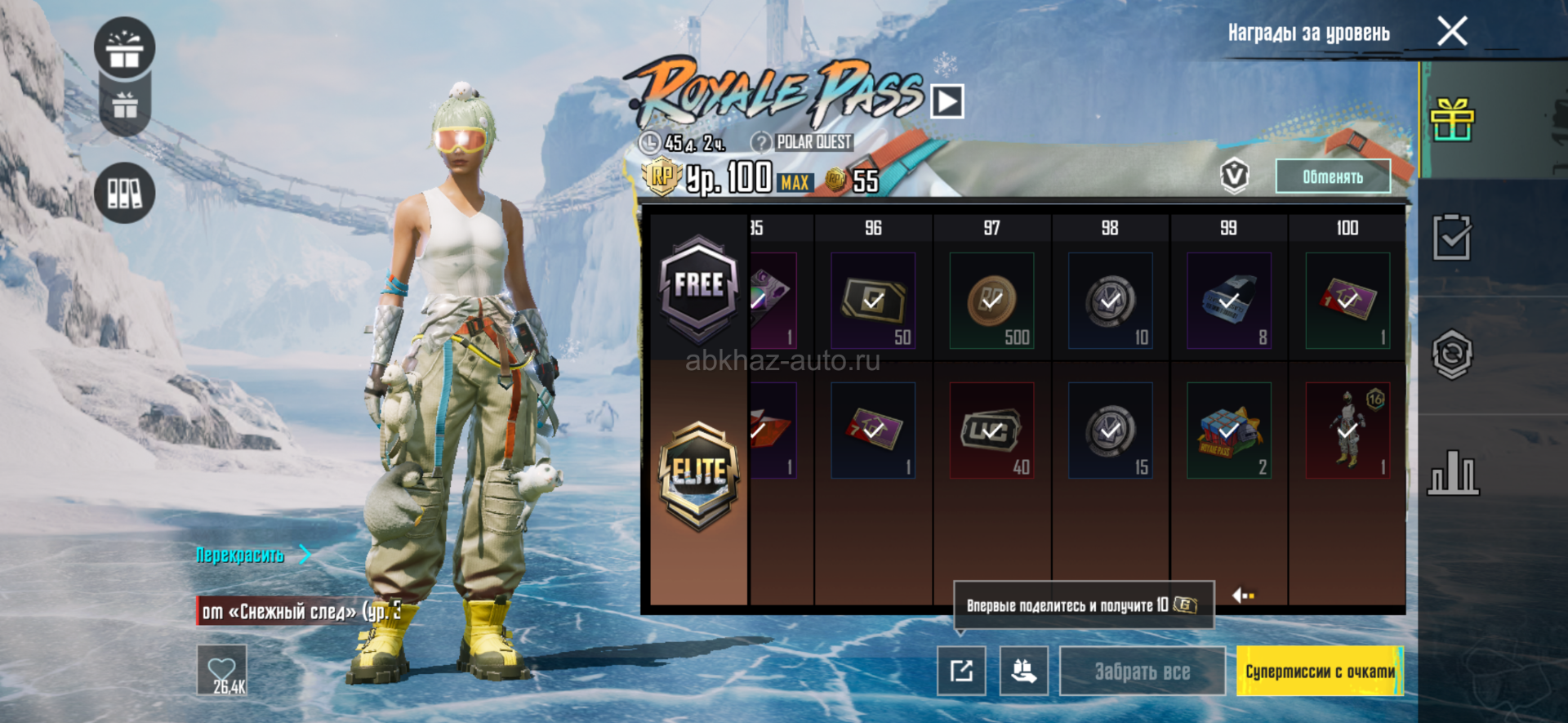Open Супермиссии с очками button
Screen dimensions: 1568x723
click(x=1319, y=671)
